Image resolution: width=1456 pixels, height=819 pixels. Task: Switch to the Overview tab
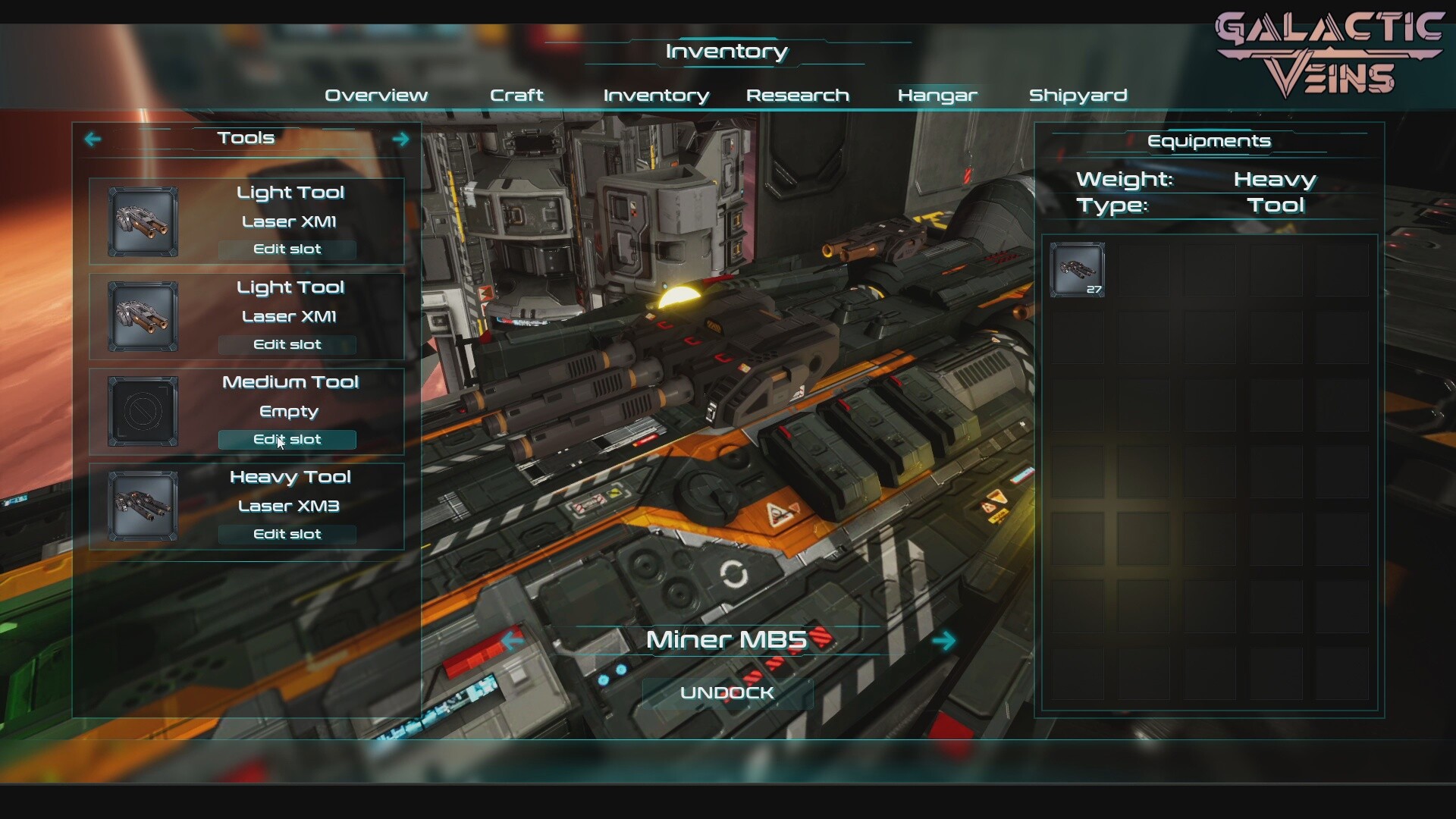[x=376, y=96]
